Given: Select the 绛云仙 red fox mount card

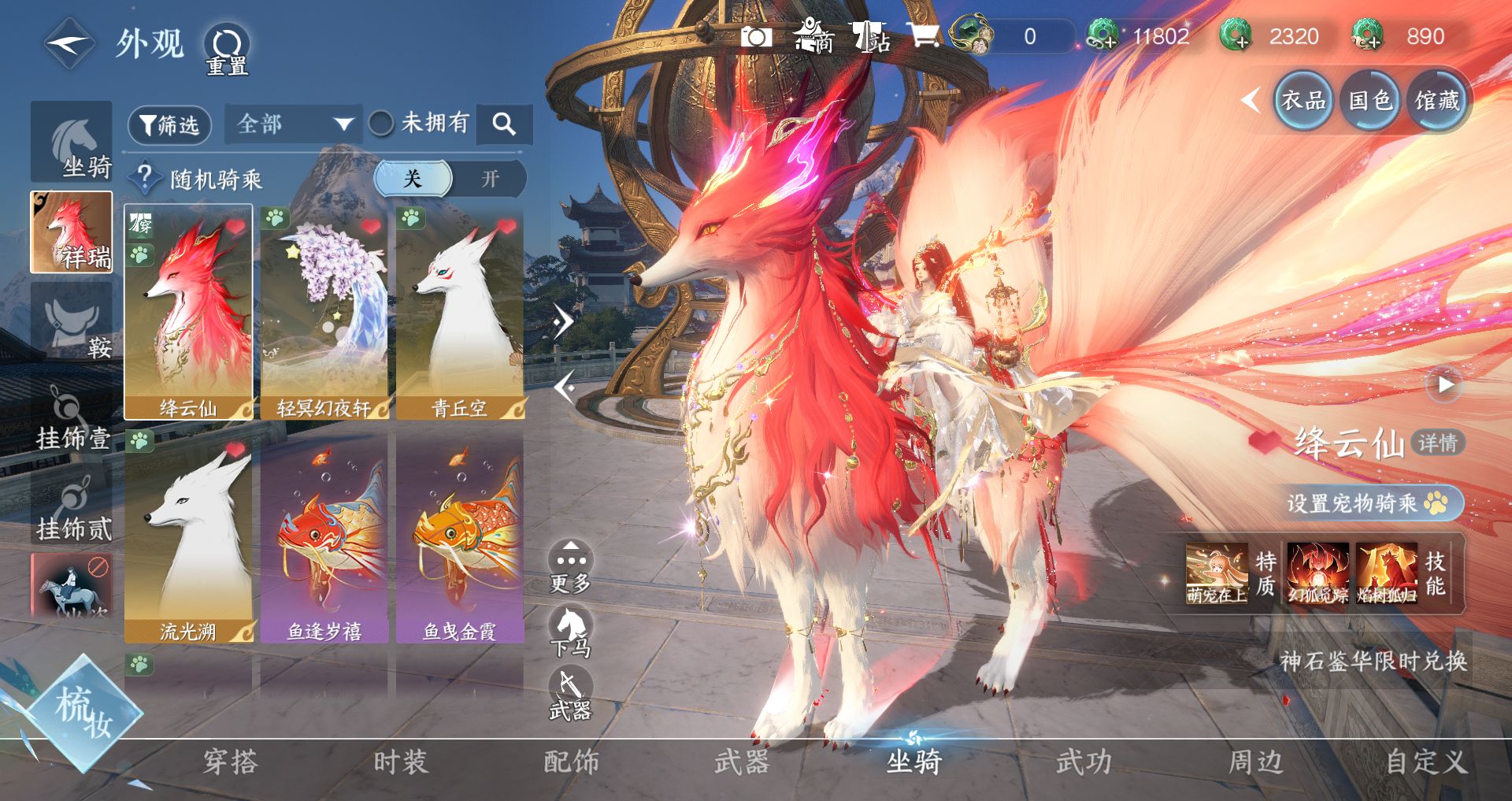Looking at the screenshot, I should 188,313.
